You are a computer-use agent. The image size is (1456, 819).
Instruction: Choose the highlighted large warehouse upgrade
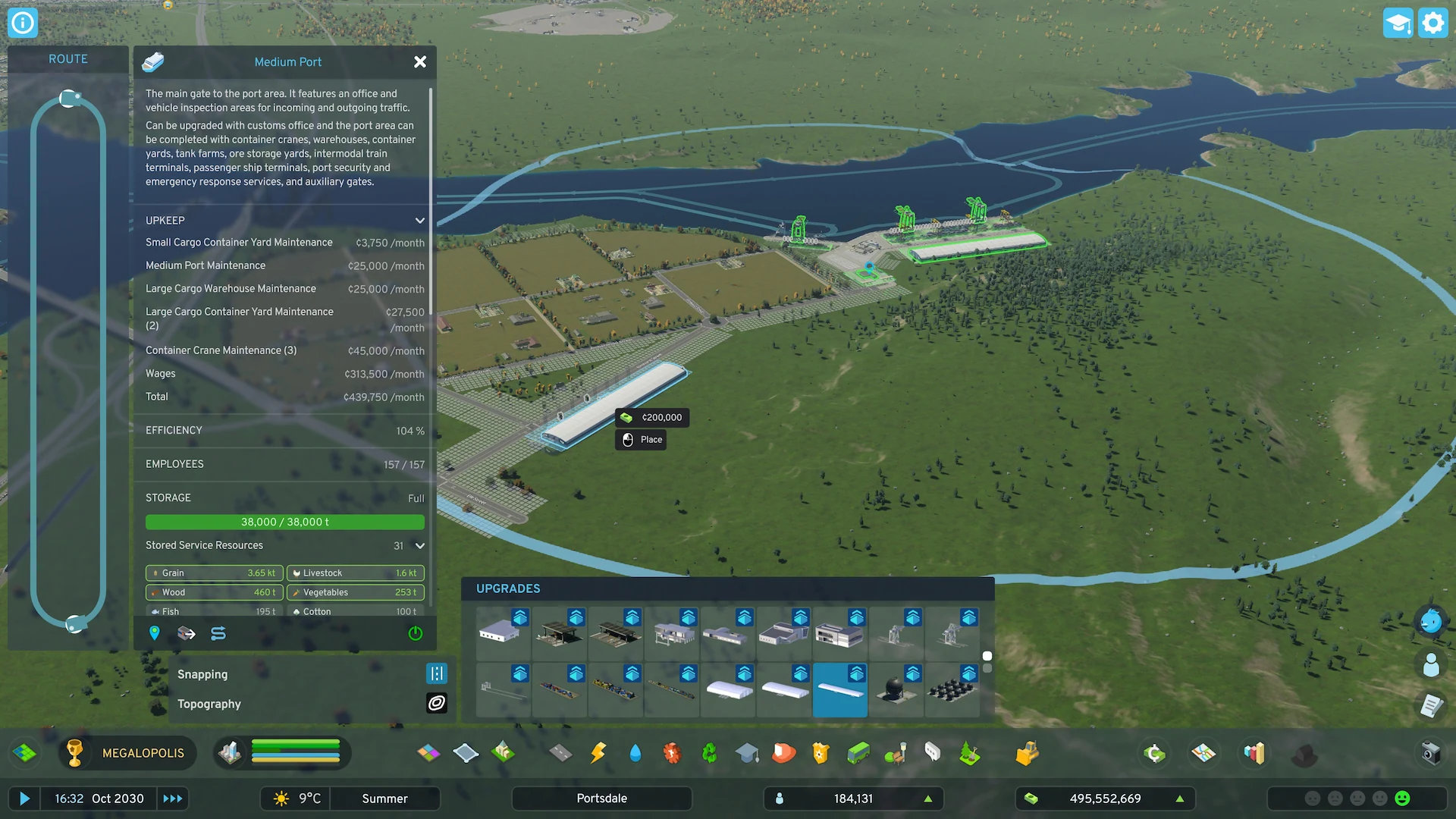pos(840,690)
